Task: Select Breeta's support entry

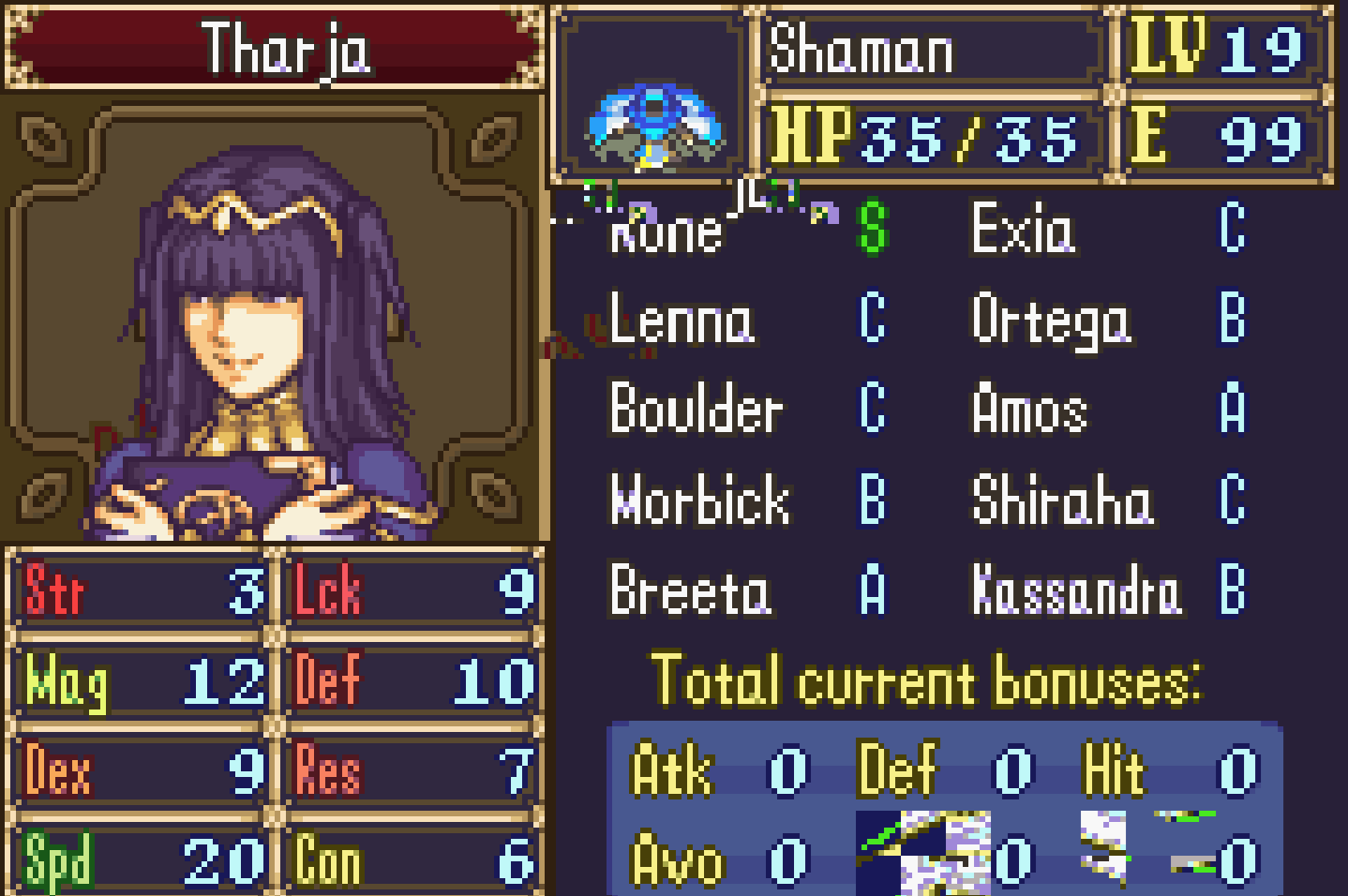Action: point(689,590)
